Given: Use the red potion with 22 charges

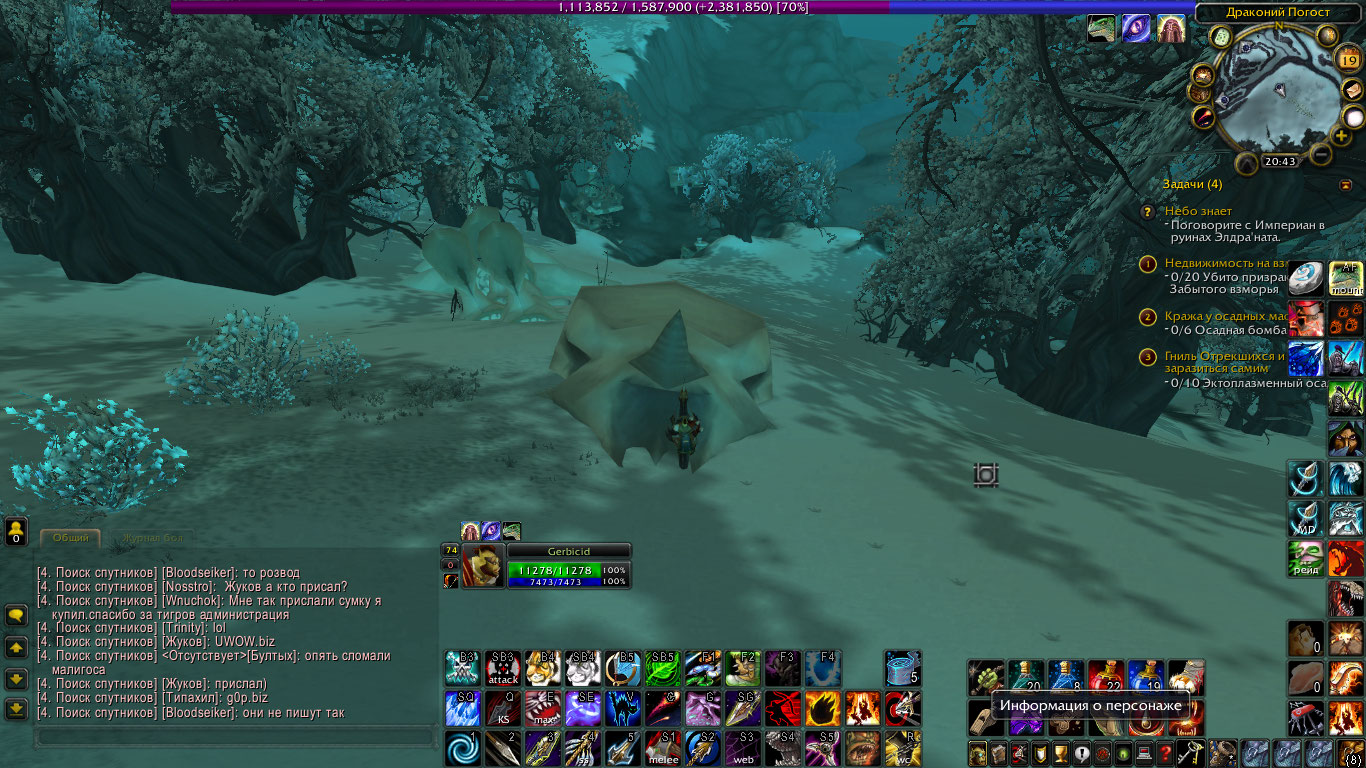Looking at the screenshot, I should click(x=1105, y=677).
